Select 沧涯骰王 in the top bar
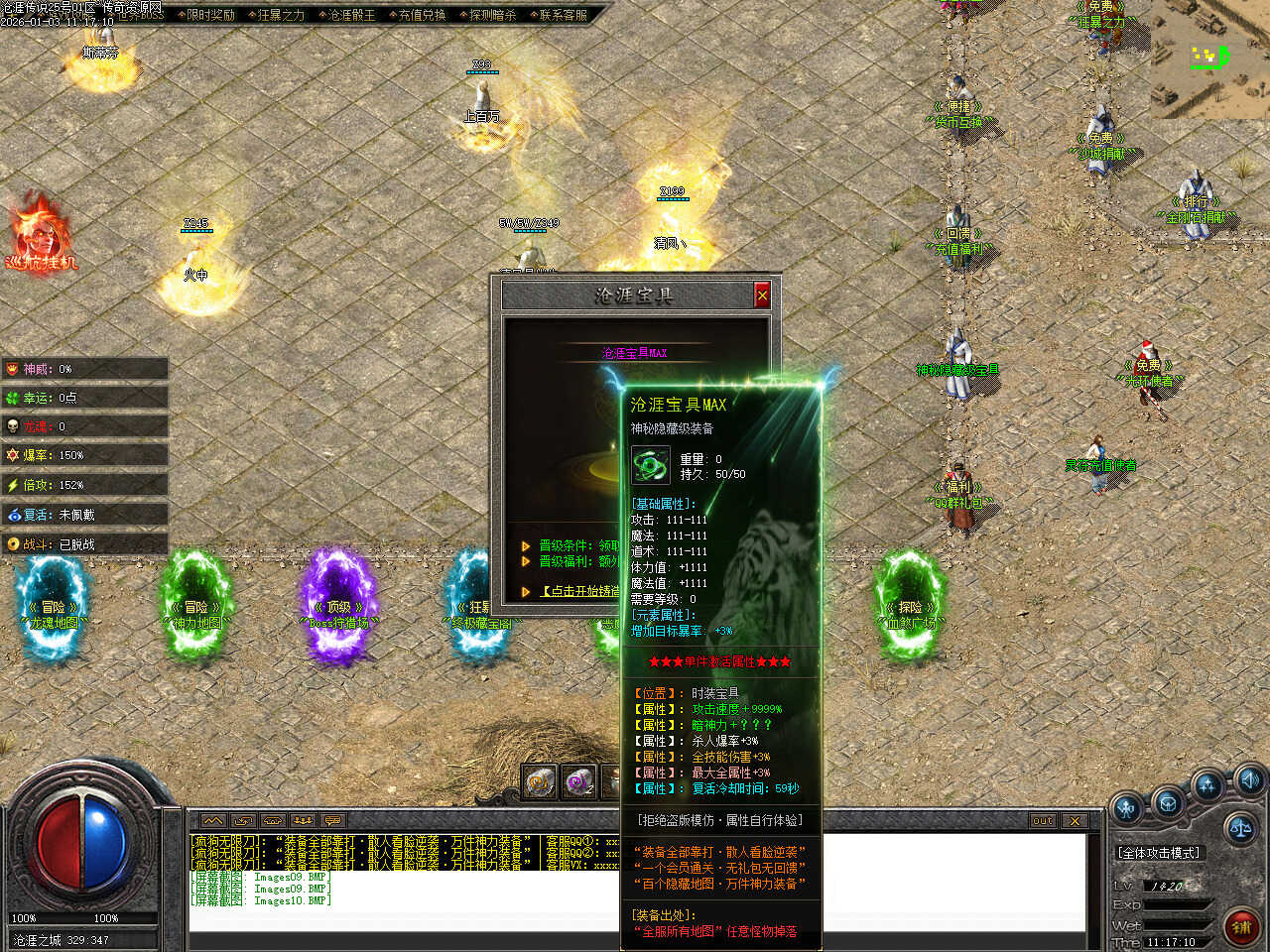The height and width of the screenshot is (952, 1270). (349, 15)
